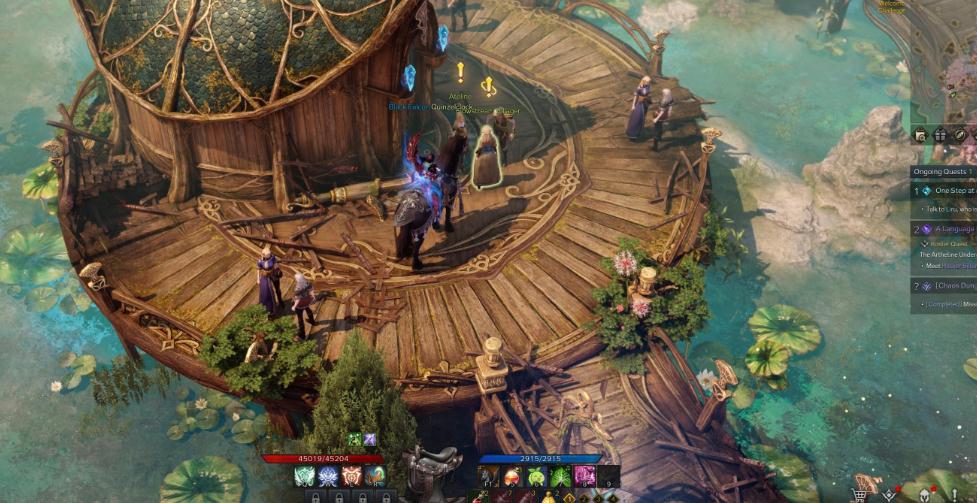Use the red health potion slot
This screenshot has width=977, height=503.
click(512, 476)
